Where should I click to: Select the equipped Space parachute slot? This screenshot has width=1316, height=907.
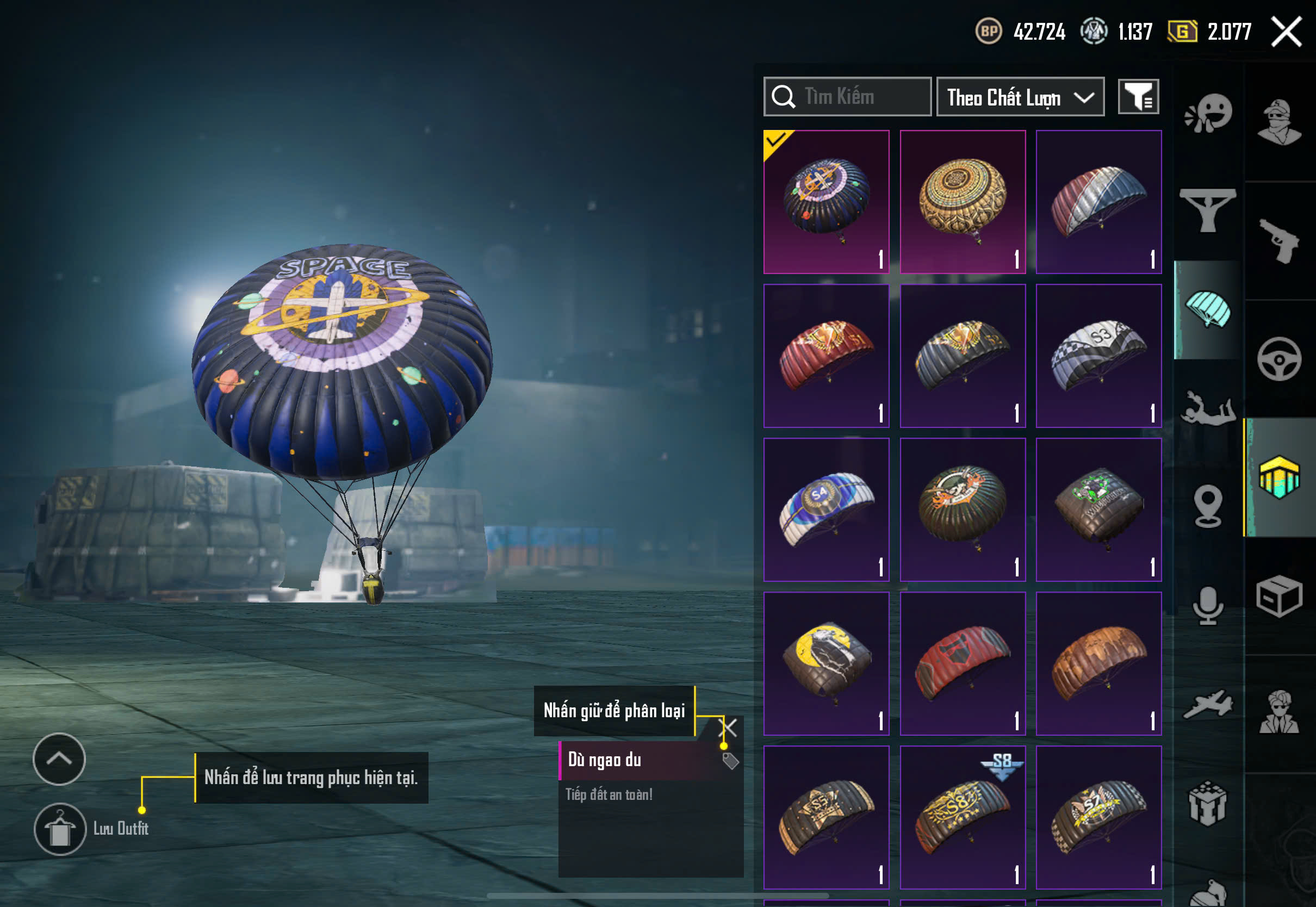pos(826,202)
